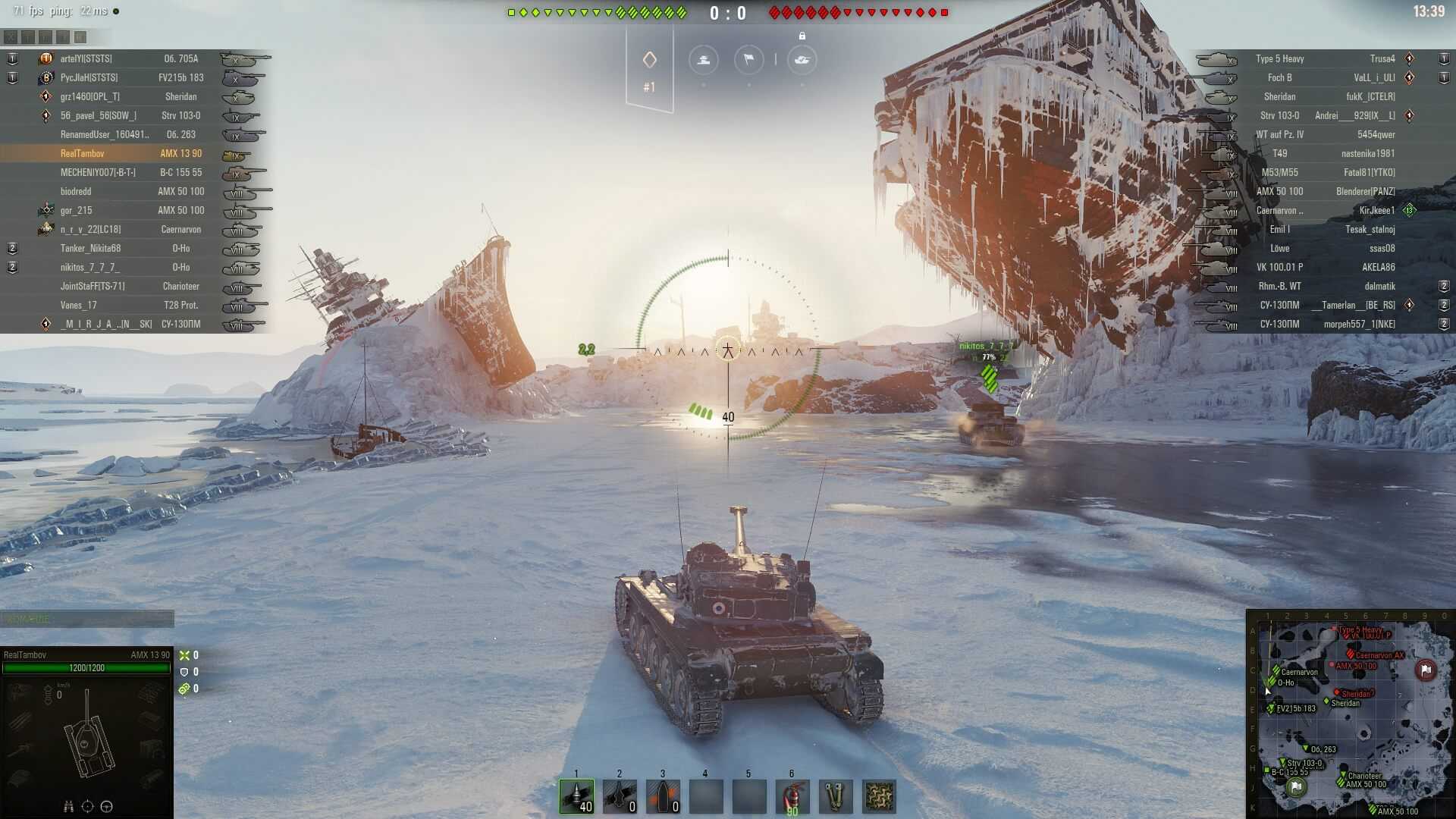Use the fire extinguisher consumable

(792, 796)
